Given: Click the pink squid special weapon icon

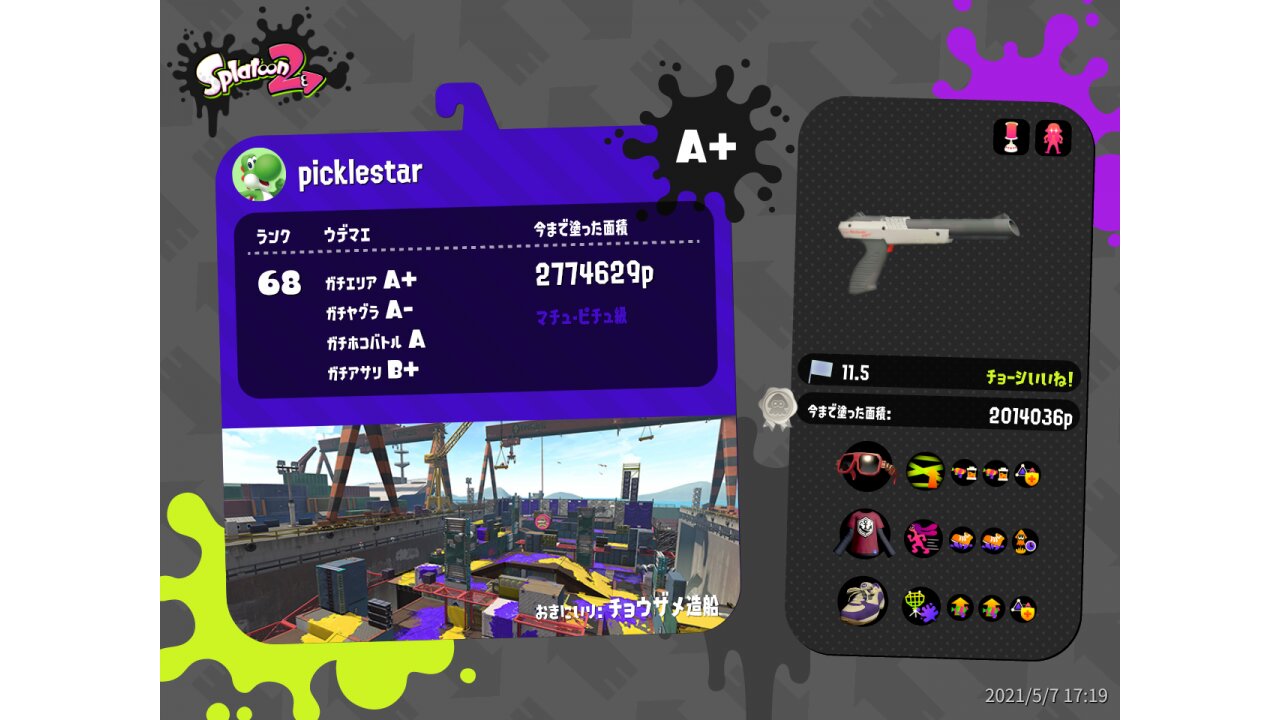Looking at the screenshot, I should coord(1053,138).
